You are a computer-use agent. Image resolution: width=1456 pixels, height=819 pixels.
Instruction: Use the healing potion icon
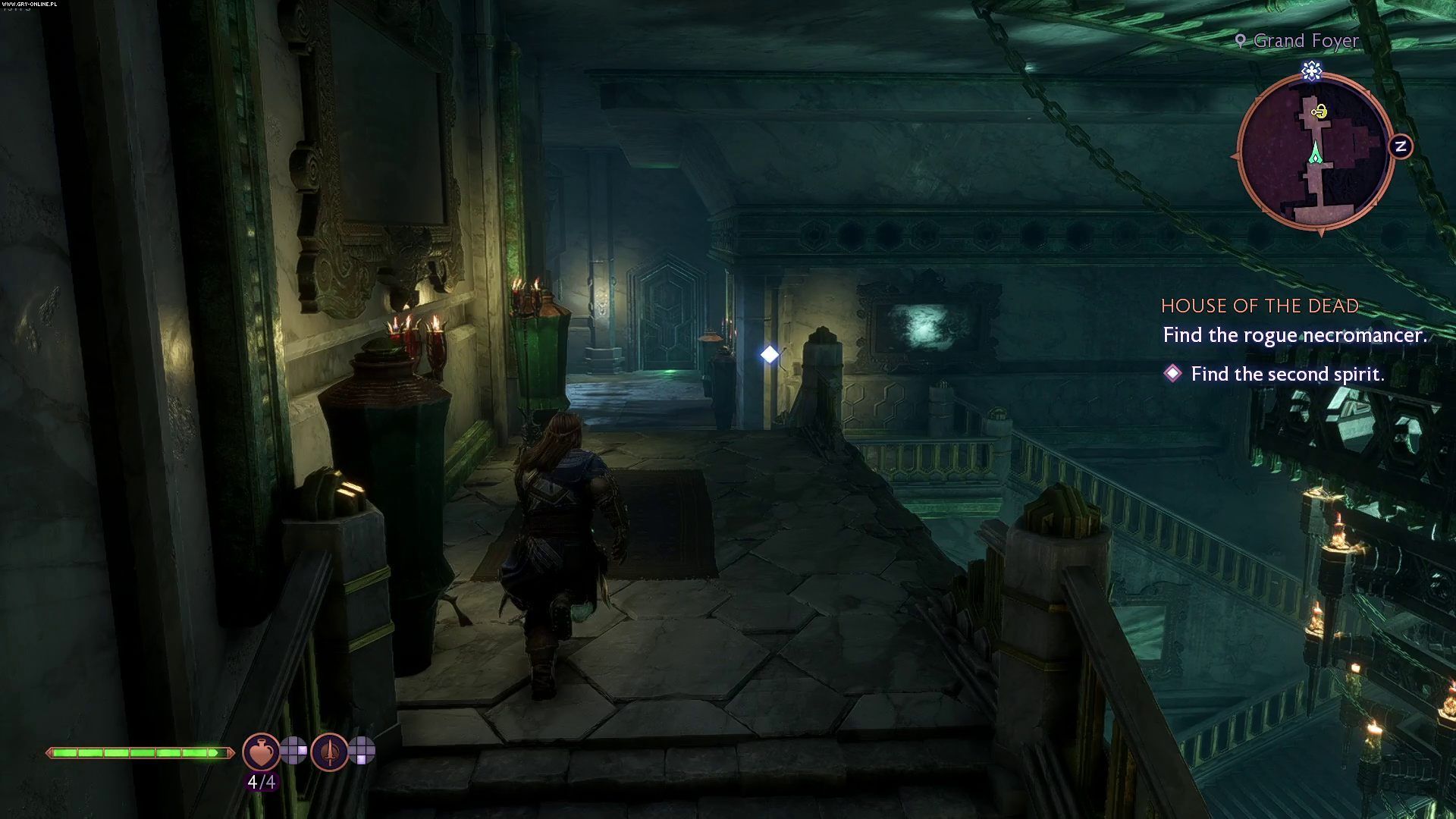pos(260,752)
